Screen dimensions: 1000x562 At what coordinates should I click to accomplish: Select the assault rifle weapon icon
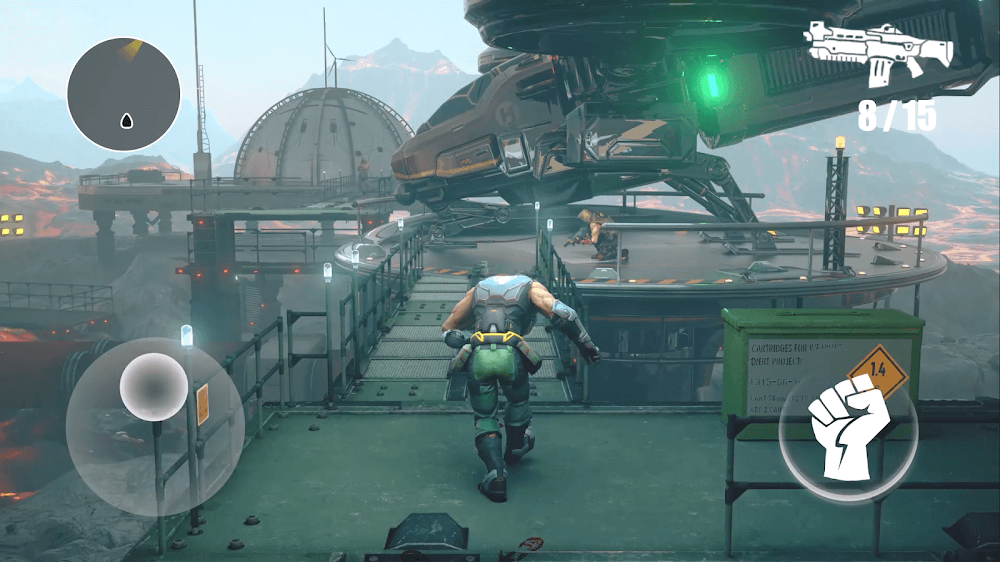[x=878, y=51]
